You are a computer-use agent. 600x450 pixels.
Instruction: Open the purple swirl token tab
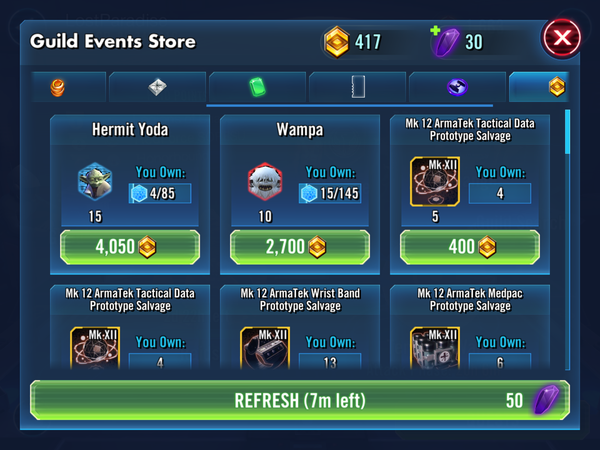[x=458, y=88]
